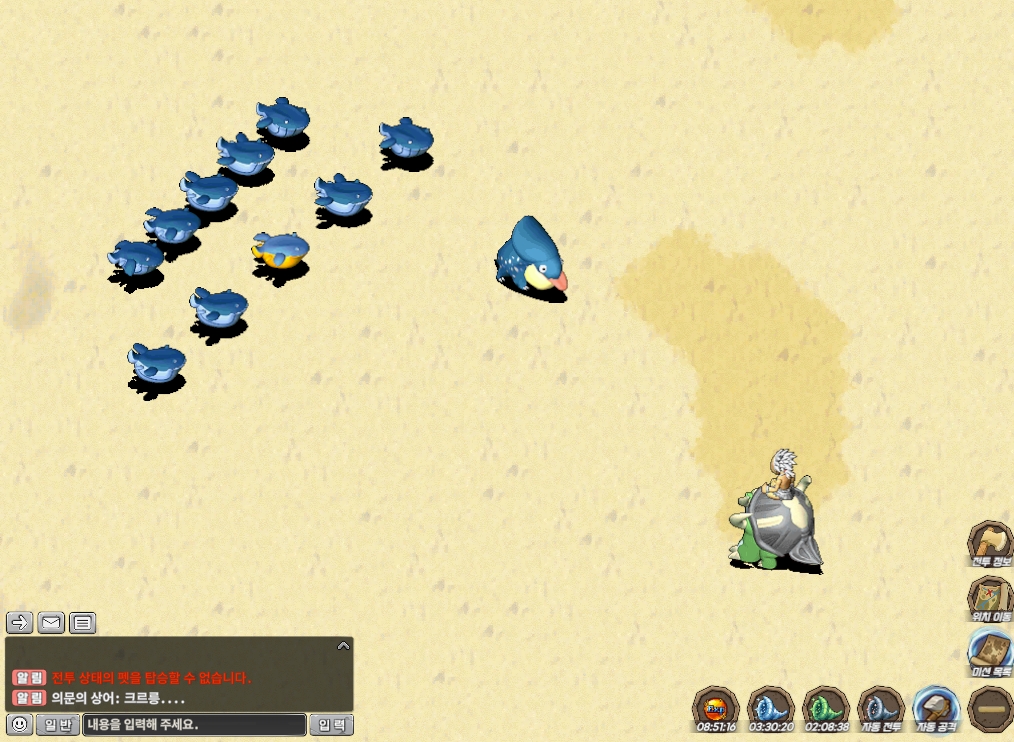Toggle 자동 공격 stone hammer icon
The width and height of the screenshot is (1014, 742).
tap(936, 708)
